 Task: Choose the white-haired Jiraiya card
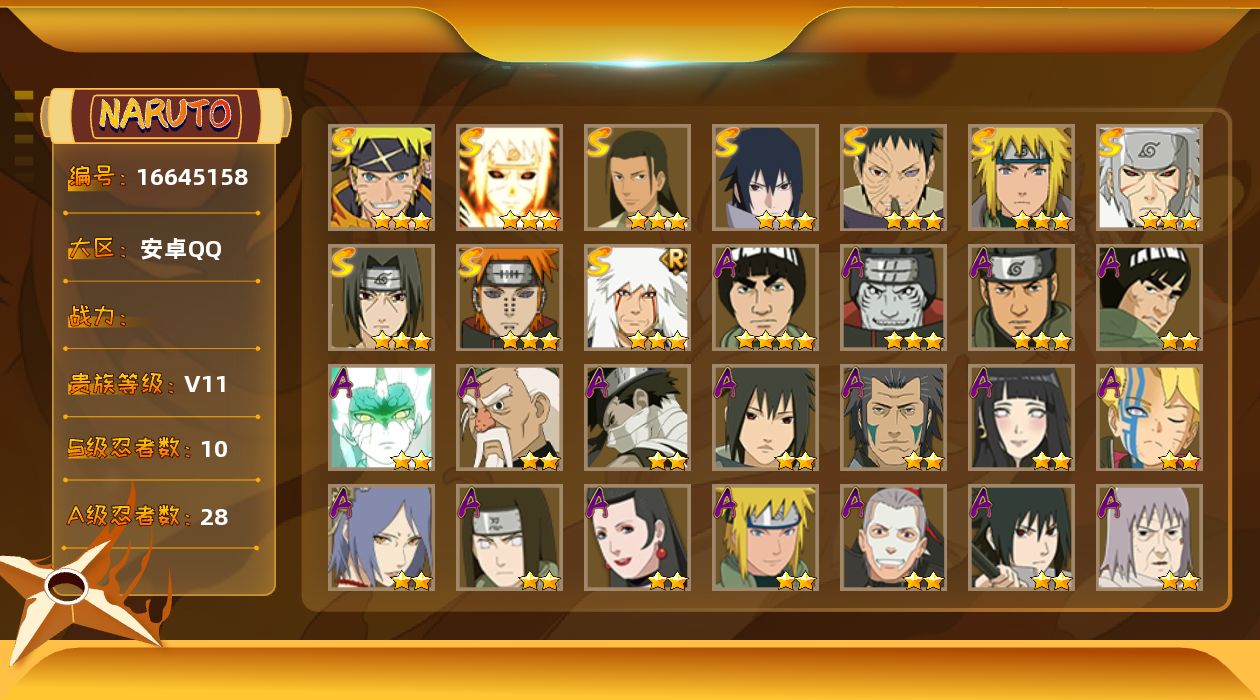click(x=637, y=298)
